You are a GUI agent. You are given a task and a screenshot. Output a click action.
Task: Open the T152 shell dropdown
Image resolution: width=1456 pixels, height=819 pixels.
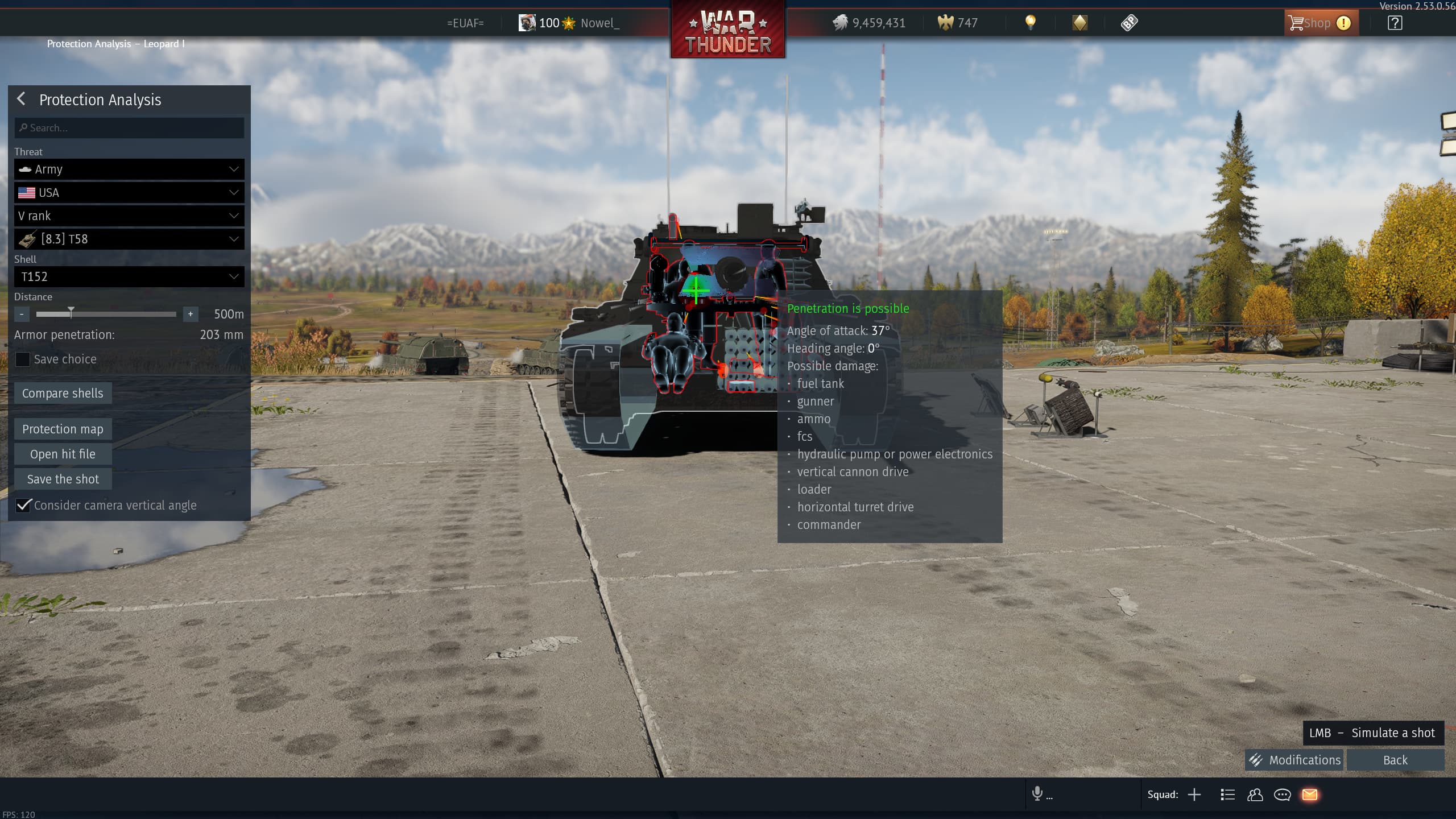coord(129,277)
